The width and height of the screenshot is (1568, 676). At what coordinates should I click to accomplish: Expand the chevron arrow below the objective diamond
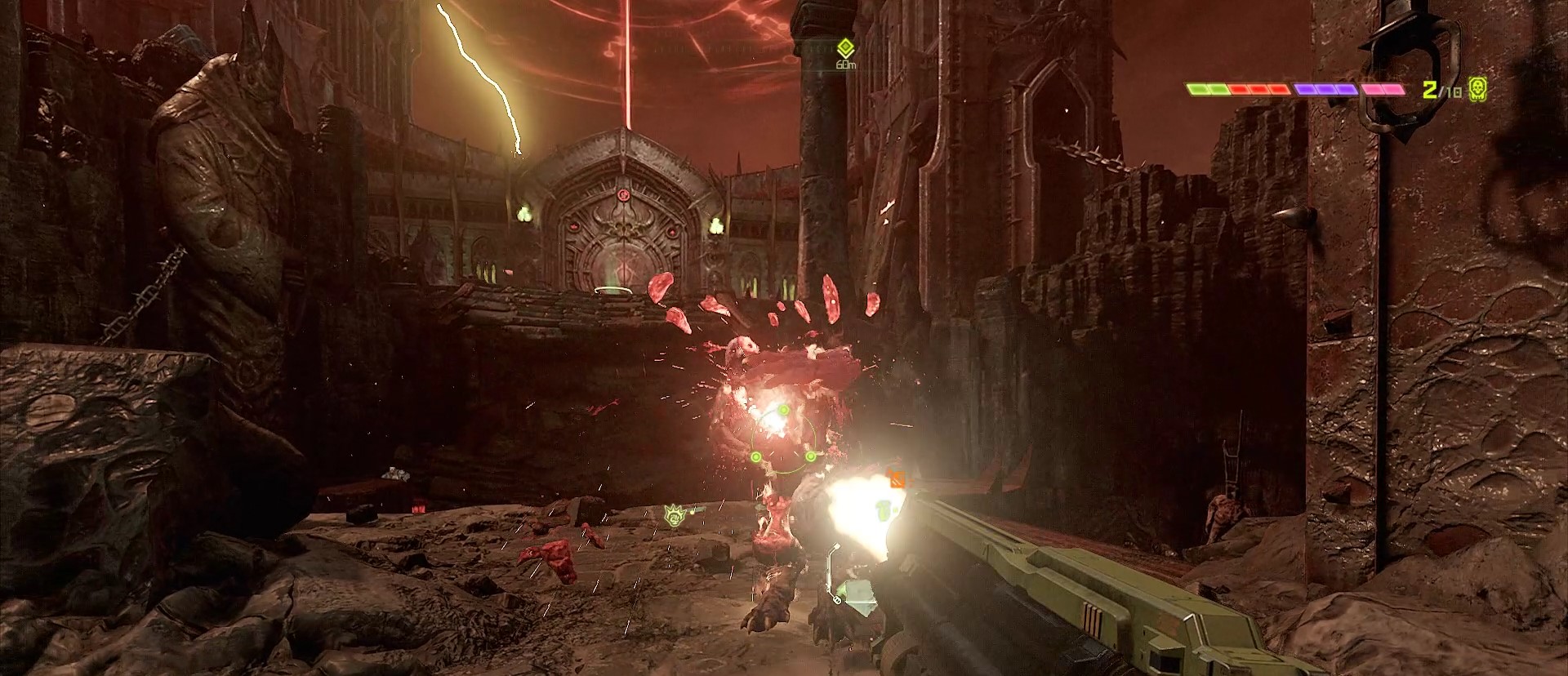(846, 54)
